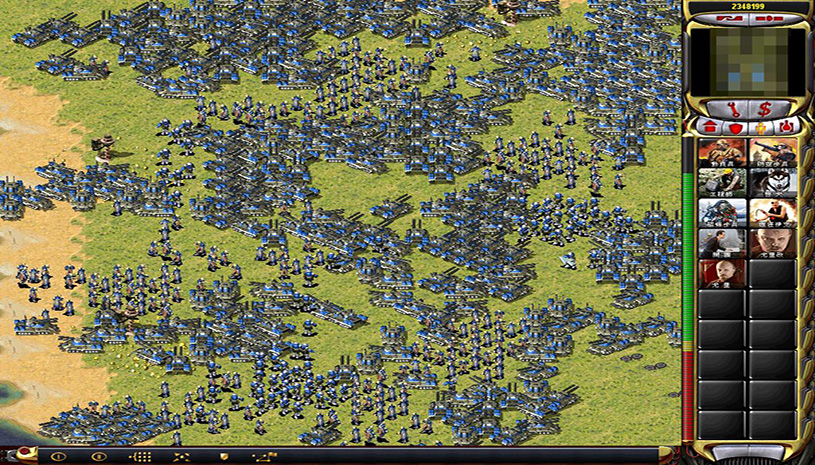The image size is (815, 465).
Task: Switch to the vehicles build tab
Action: point(786,127)
